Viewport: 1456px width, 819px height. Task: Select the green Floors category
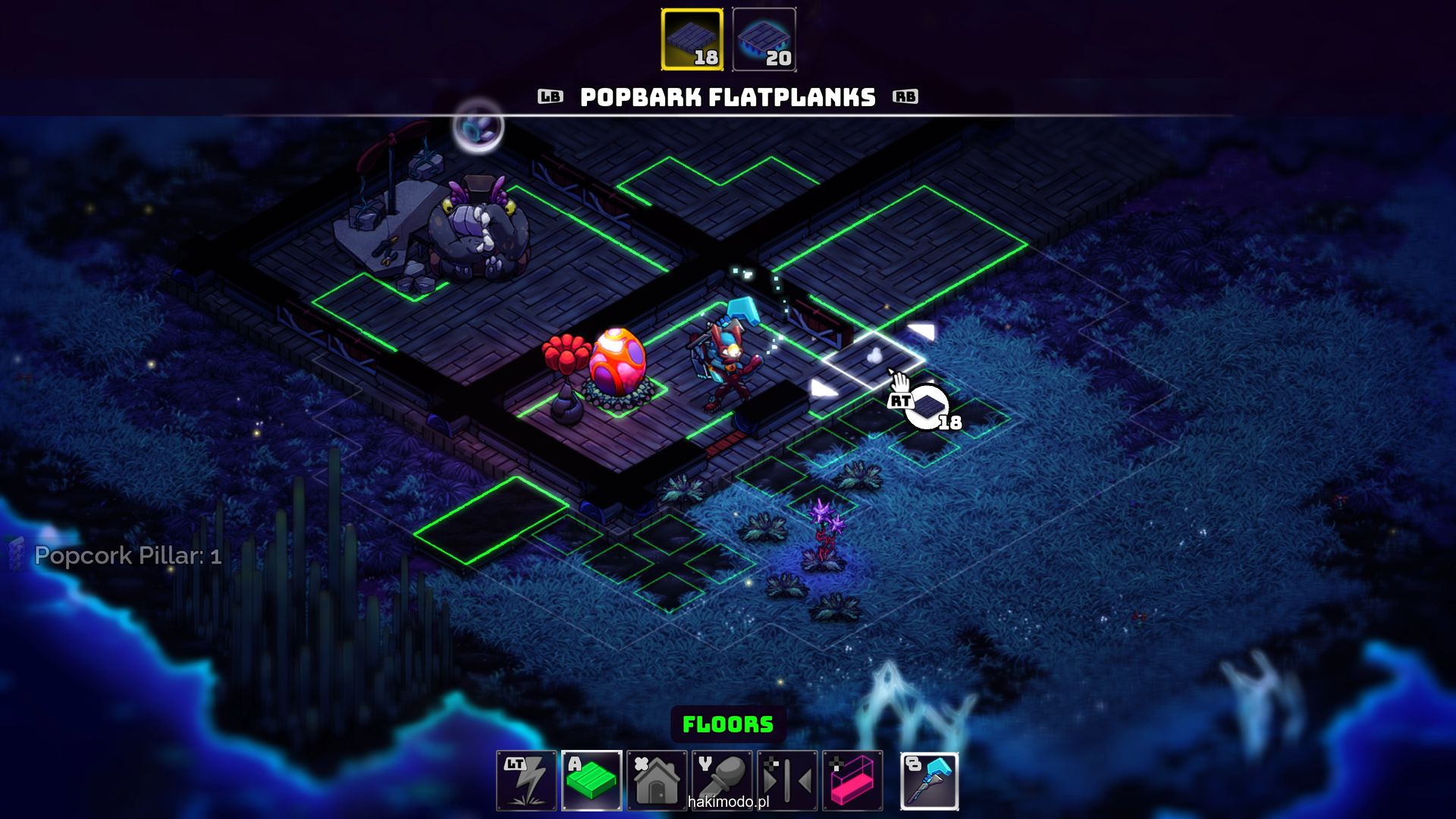click(591, 780)
